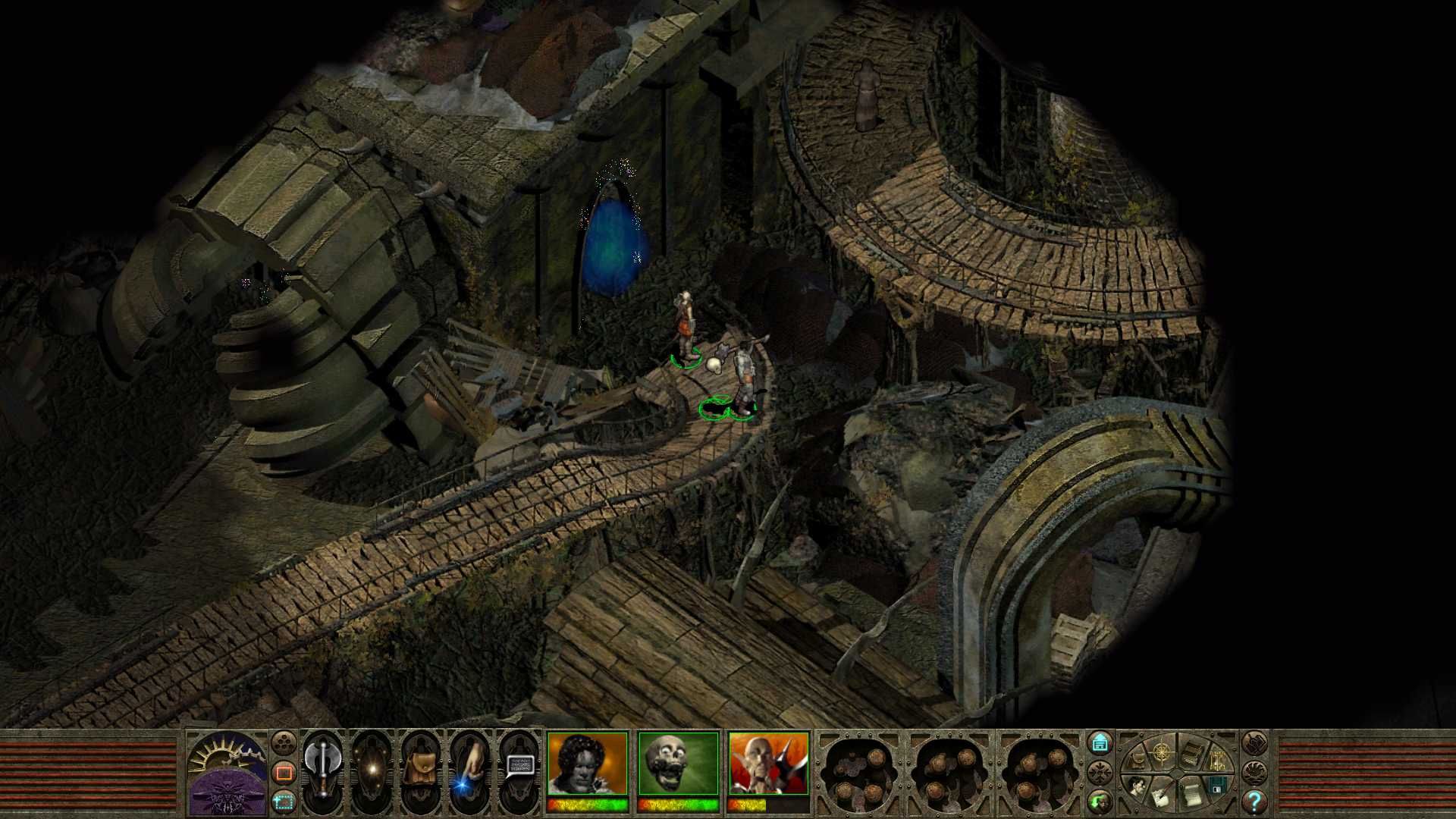
Task: Click the cyan up-arrow panel button
Action: click(1100, 743)
